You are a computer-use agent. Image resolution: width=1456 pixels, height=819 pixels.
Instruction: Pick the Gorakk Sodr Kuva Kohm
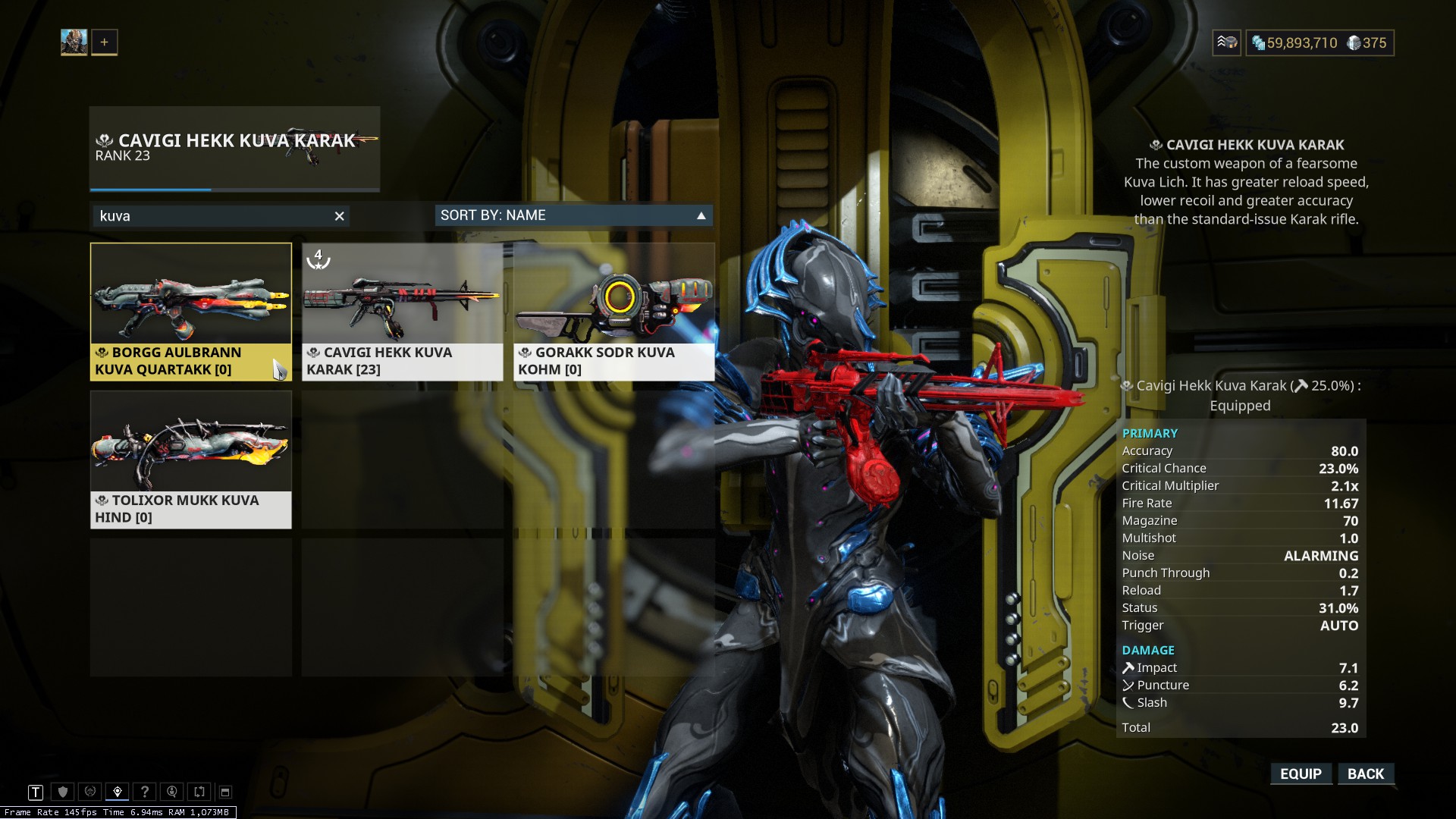pyautogui.click(x=613, y=311)
